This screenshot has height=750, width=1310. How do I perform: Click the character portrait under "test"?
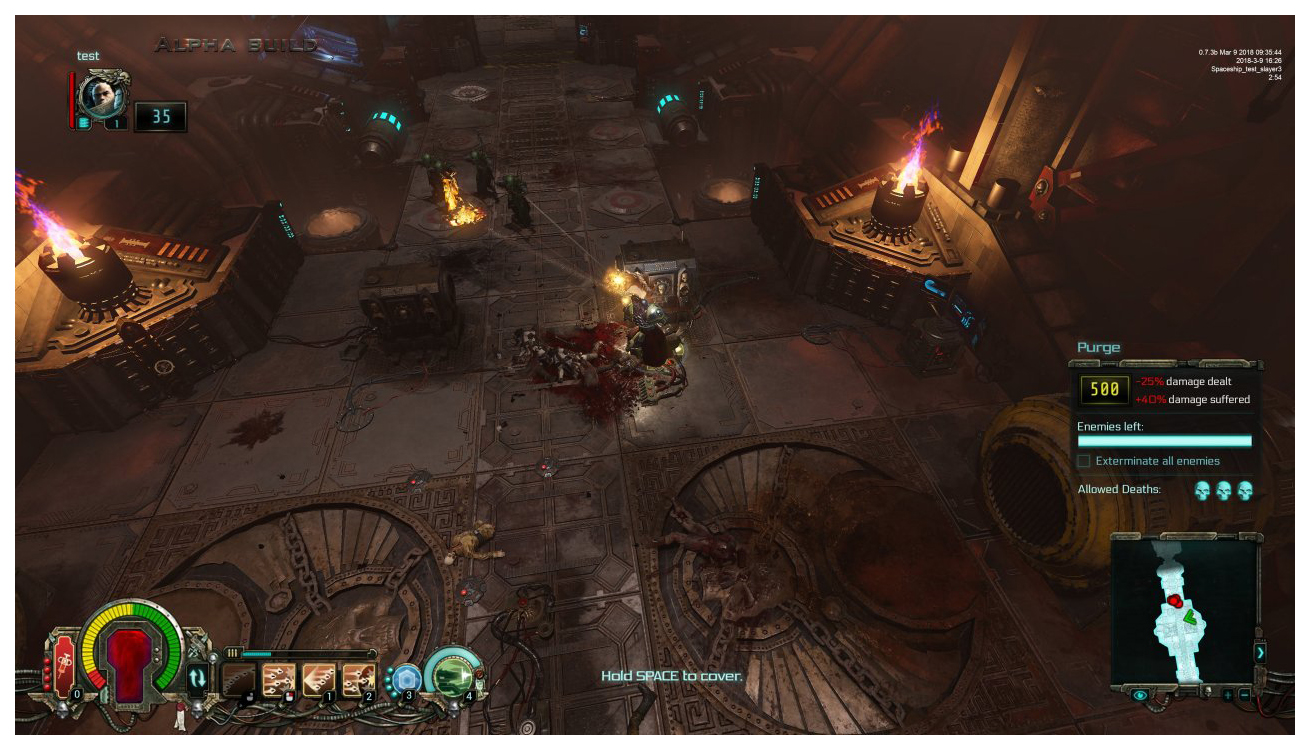(x=103, y=95)
